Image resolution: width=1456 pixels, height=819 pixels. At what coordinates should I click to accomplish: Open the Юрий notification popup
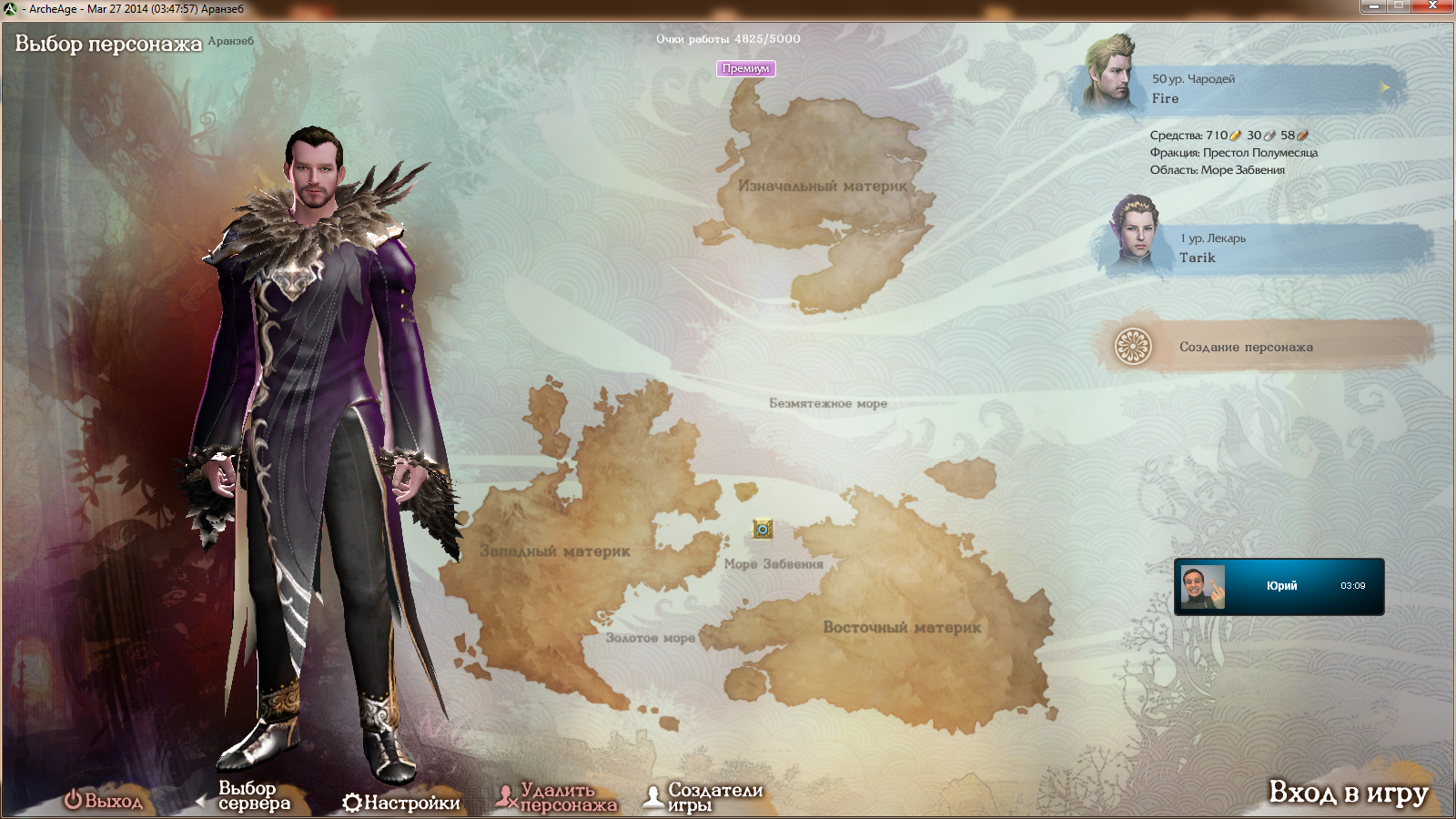point(1279,586)
